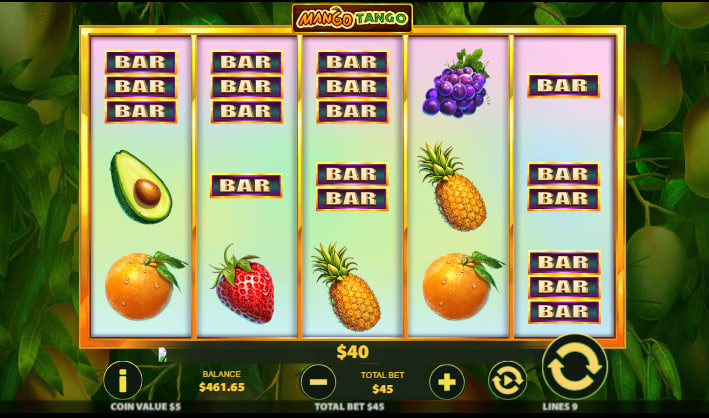Decrease total bet with the minus button
The height and width of the screenshot is (418, 709).
click(x=318, y=381)
